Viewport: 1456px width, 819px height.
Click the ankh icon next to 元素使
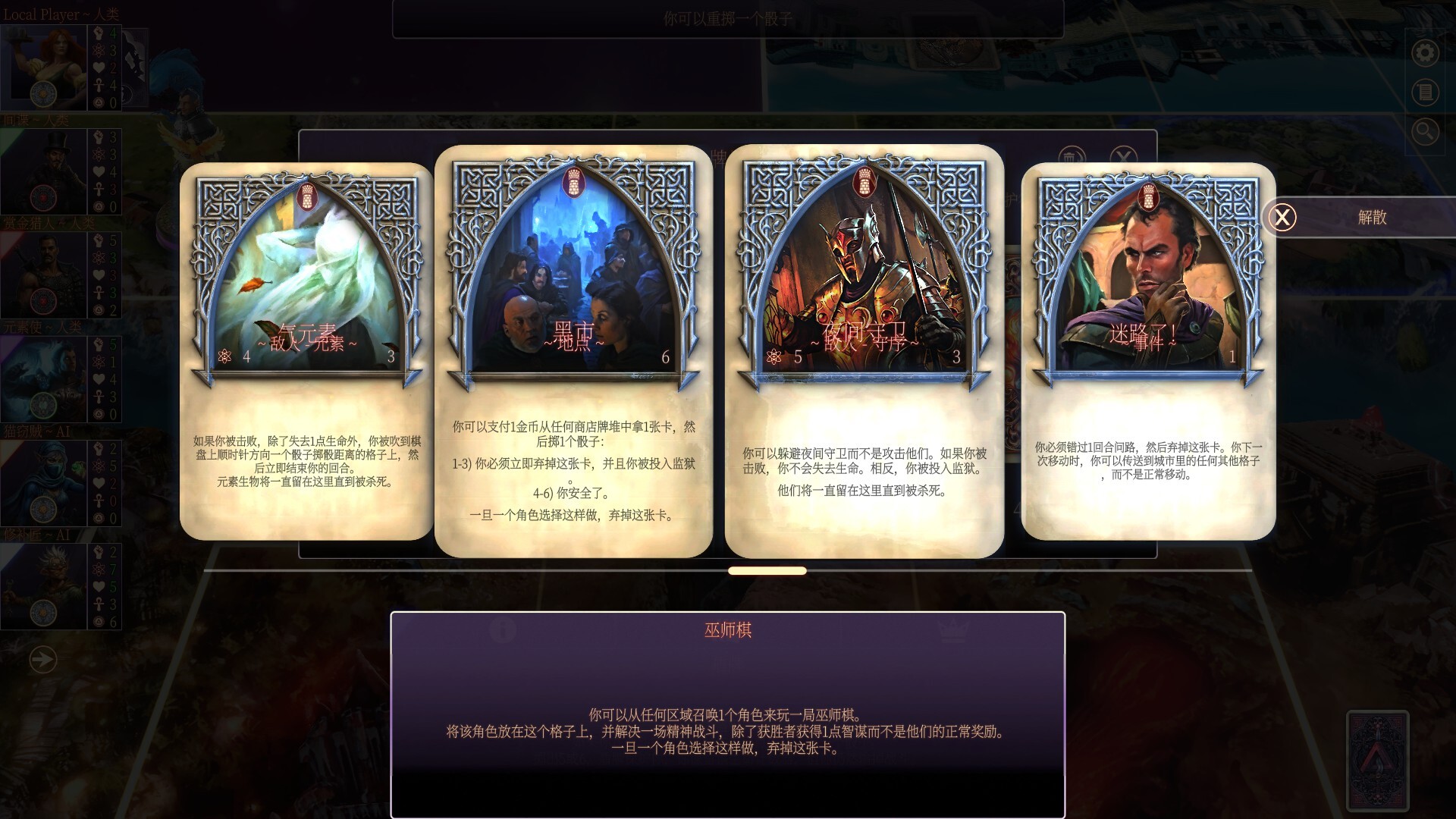[99, 397]
